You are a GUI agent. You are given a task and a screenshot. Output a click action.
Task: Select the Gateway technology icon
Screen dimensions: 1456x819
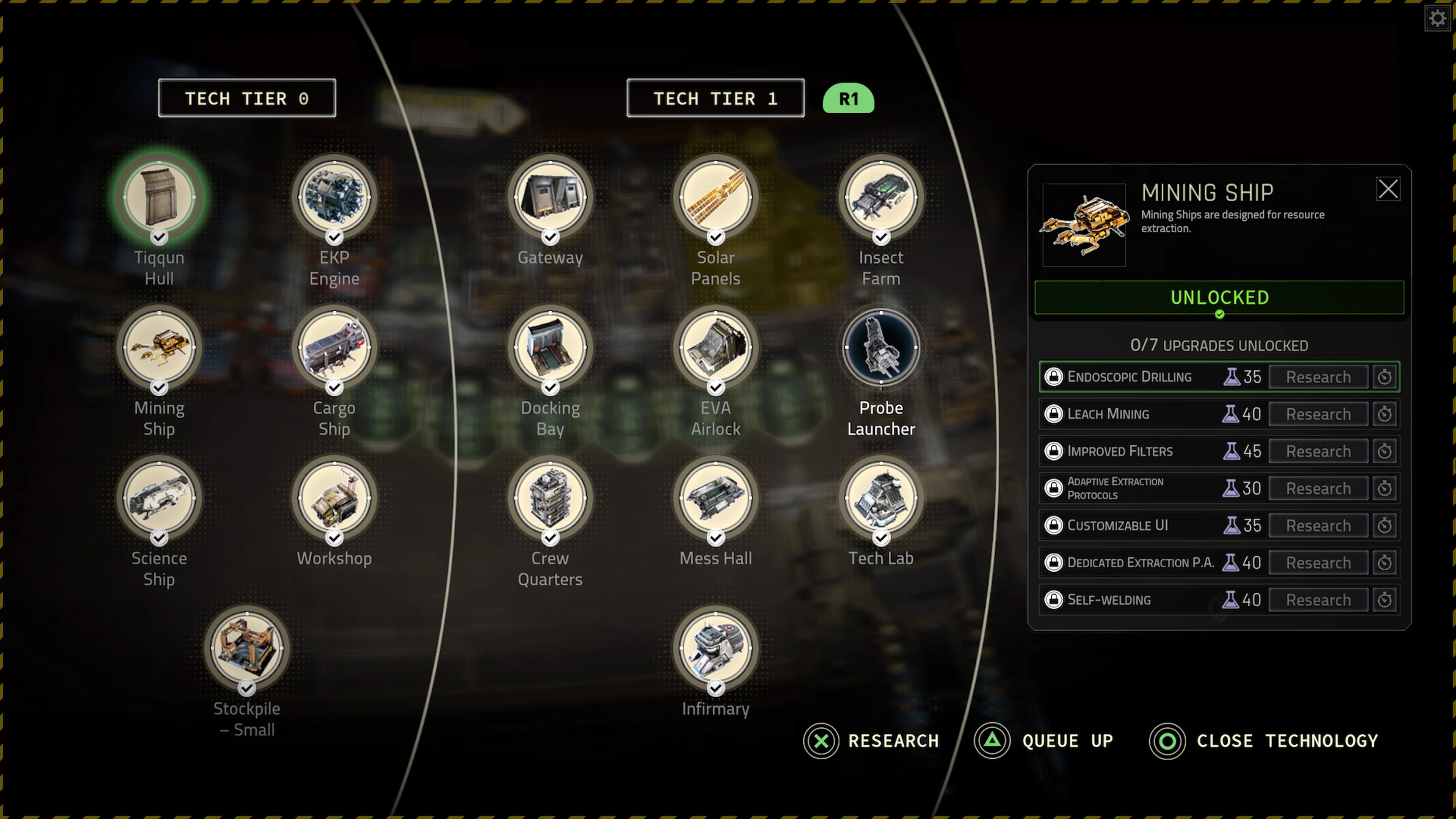coord(550,197)
